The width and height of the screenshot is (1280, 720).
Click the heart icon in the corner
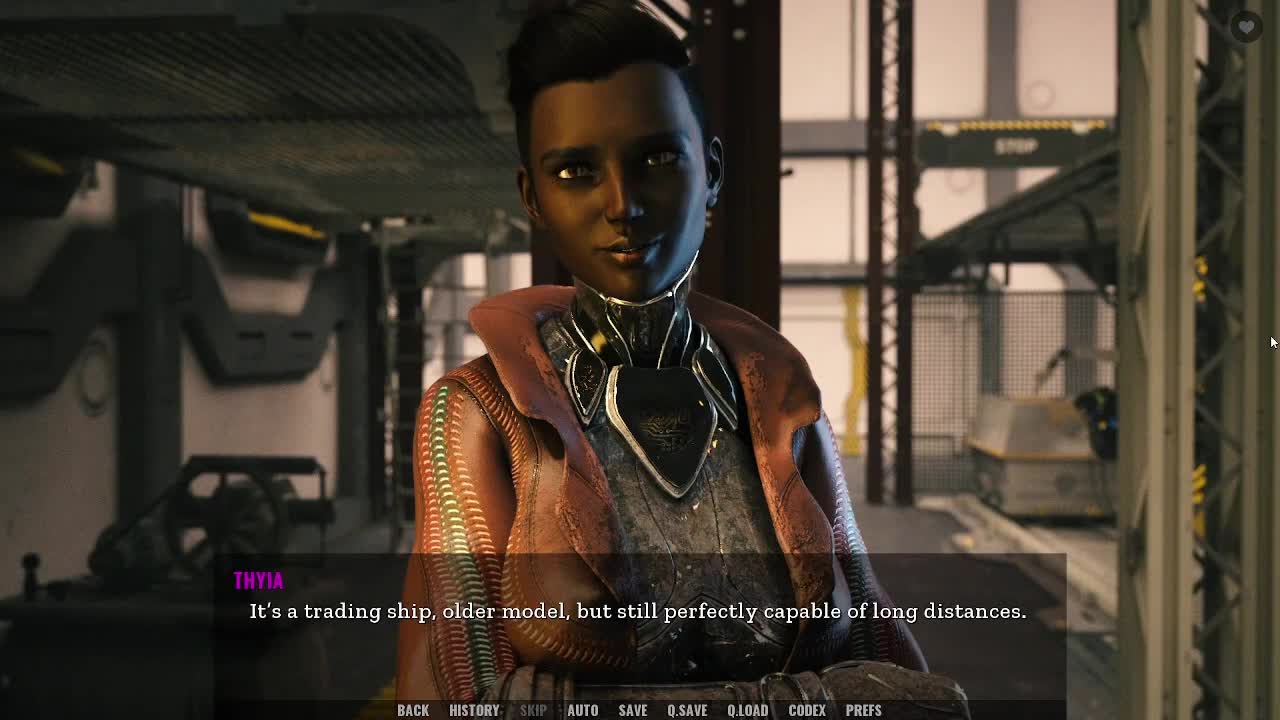[1246, 27]
